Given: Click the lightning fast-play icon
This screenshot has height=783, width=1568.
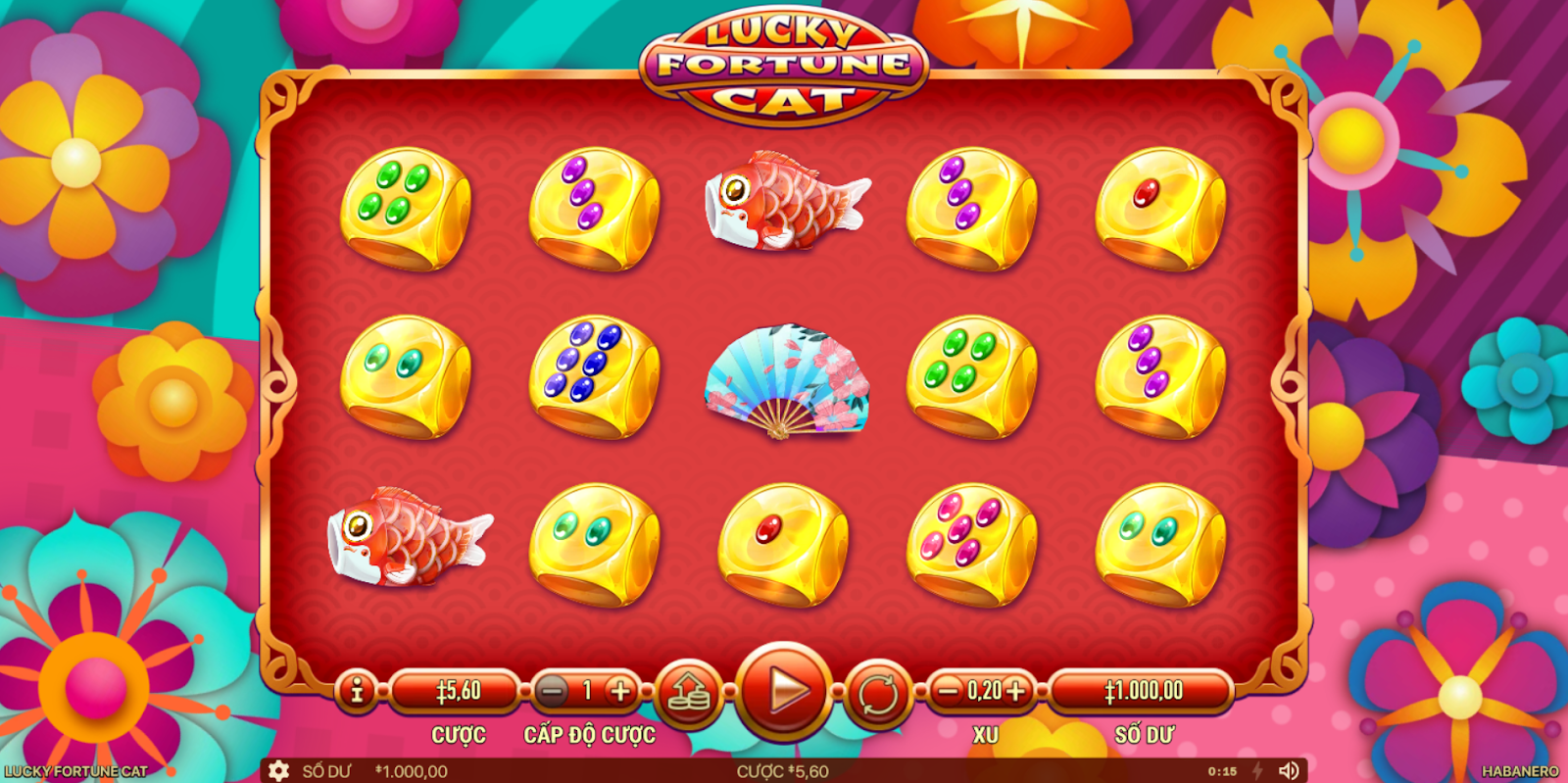Looking at the screenshot, I should 1256,772.
